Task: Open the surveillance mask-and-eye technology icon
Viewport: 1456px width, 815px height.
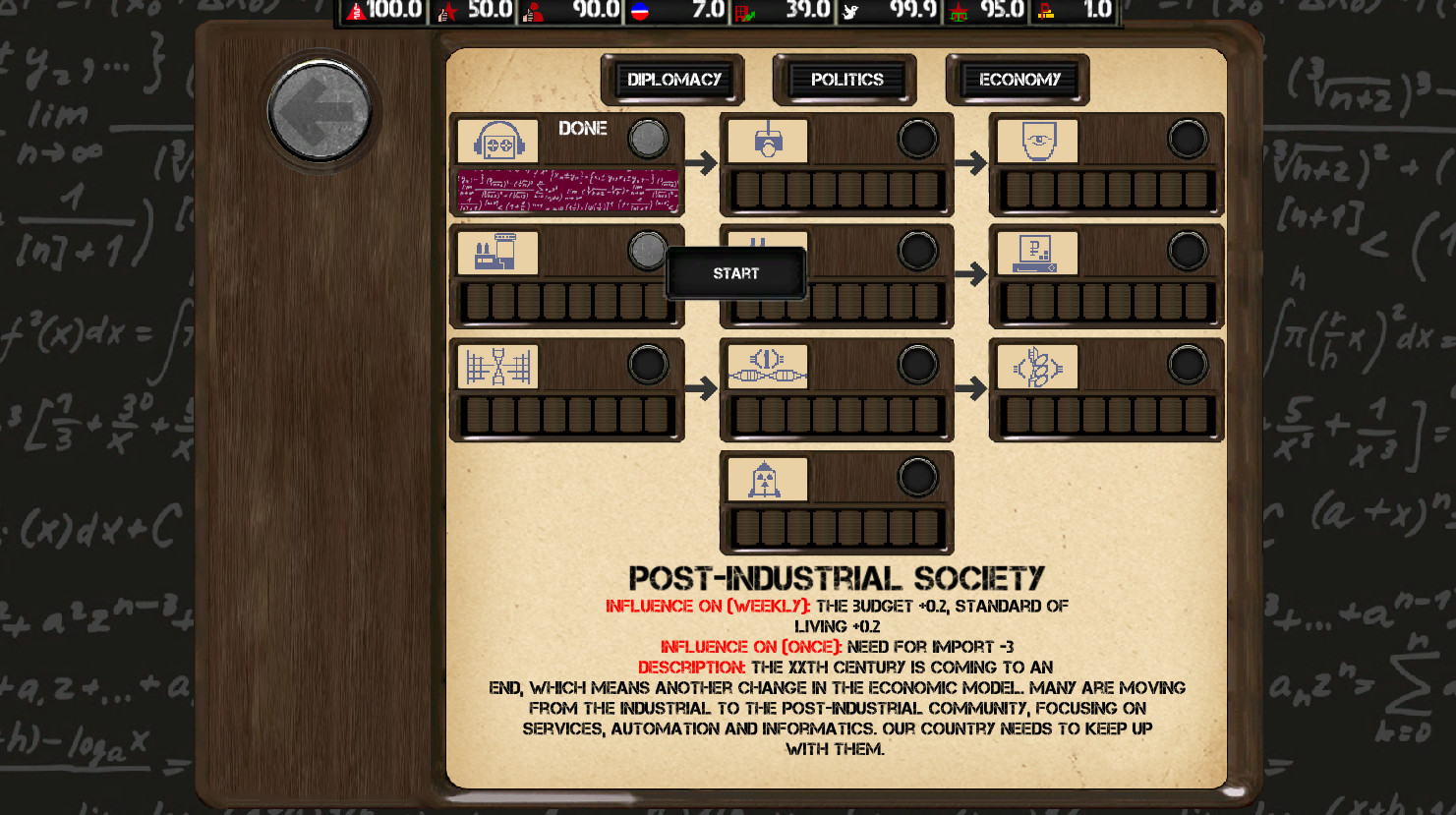Action: coord(1037,140)
